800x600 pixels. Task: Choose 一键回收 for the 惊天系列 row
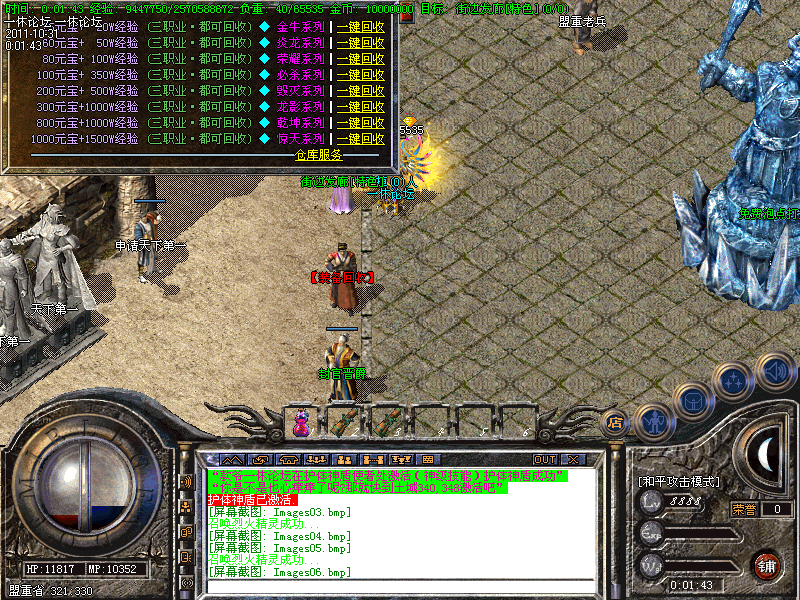(x=360, y=139)
